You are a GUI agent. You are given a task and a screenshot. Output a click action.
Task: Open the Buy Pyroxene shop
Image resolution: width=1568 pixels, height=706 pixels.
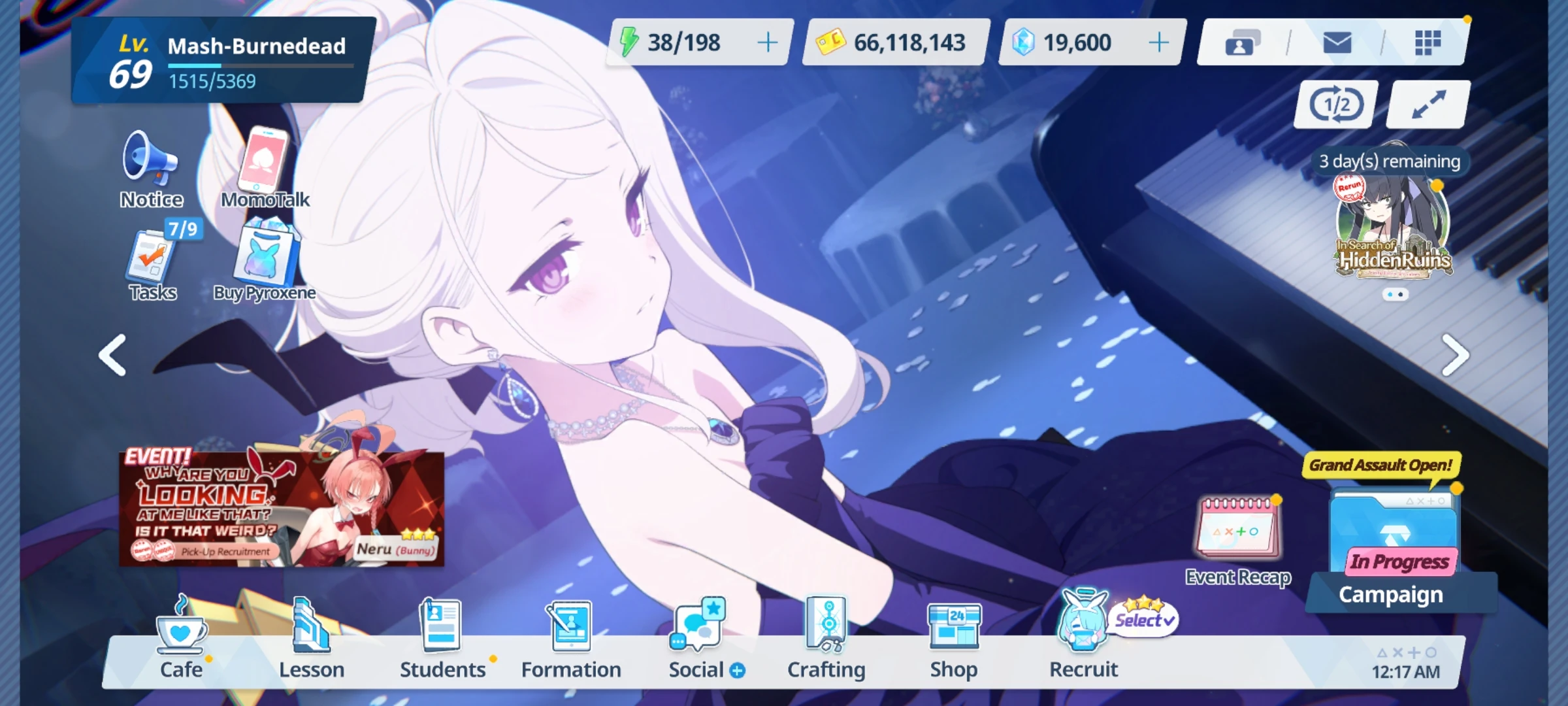pos(264,261)
